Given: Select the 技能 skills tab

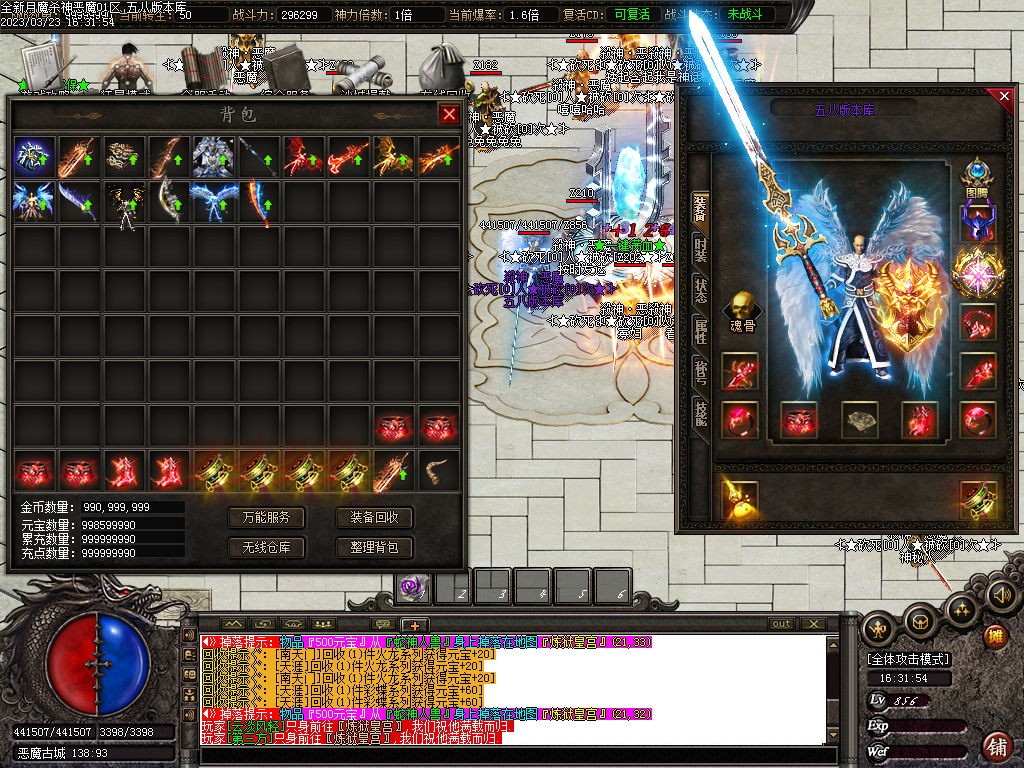Looking at the screenshot, I should pos(701,412).
